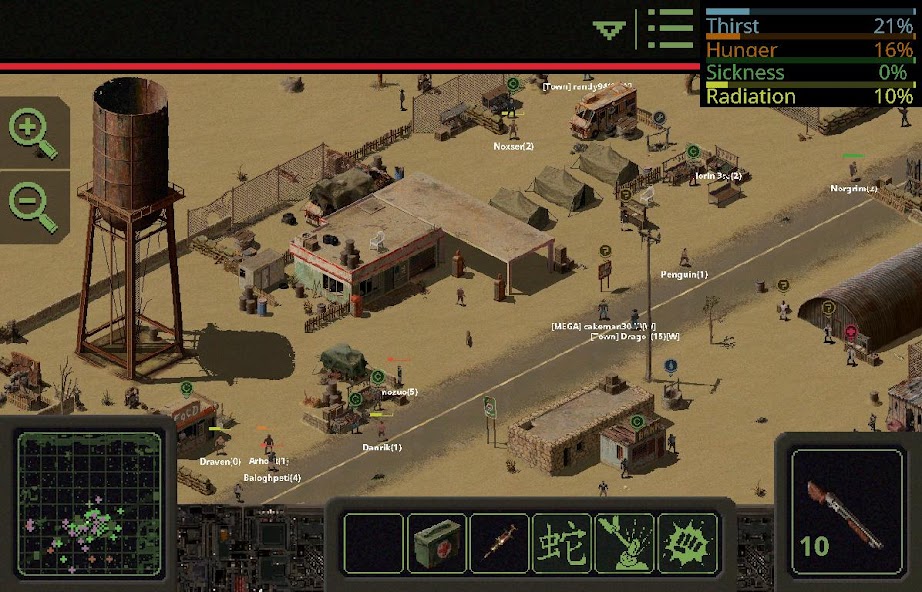Activate the fist punch ability
Image resolution: width=922 pixels, height=592 pixels.
pos(687,543)
